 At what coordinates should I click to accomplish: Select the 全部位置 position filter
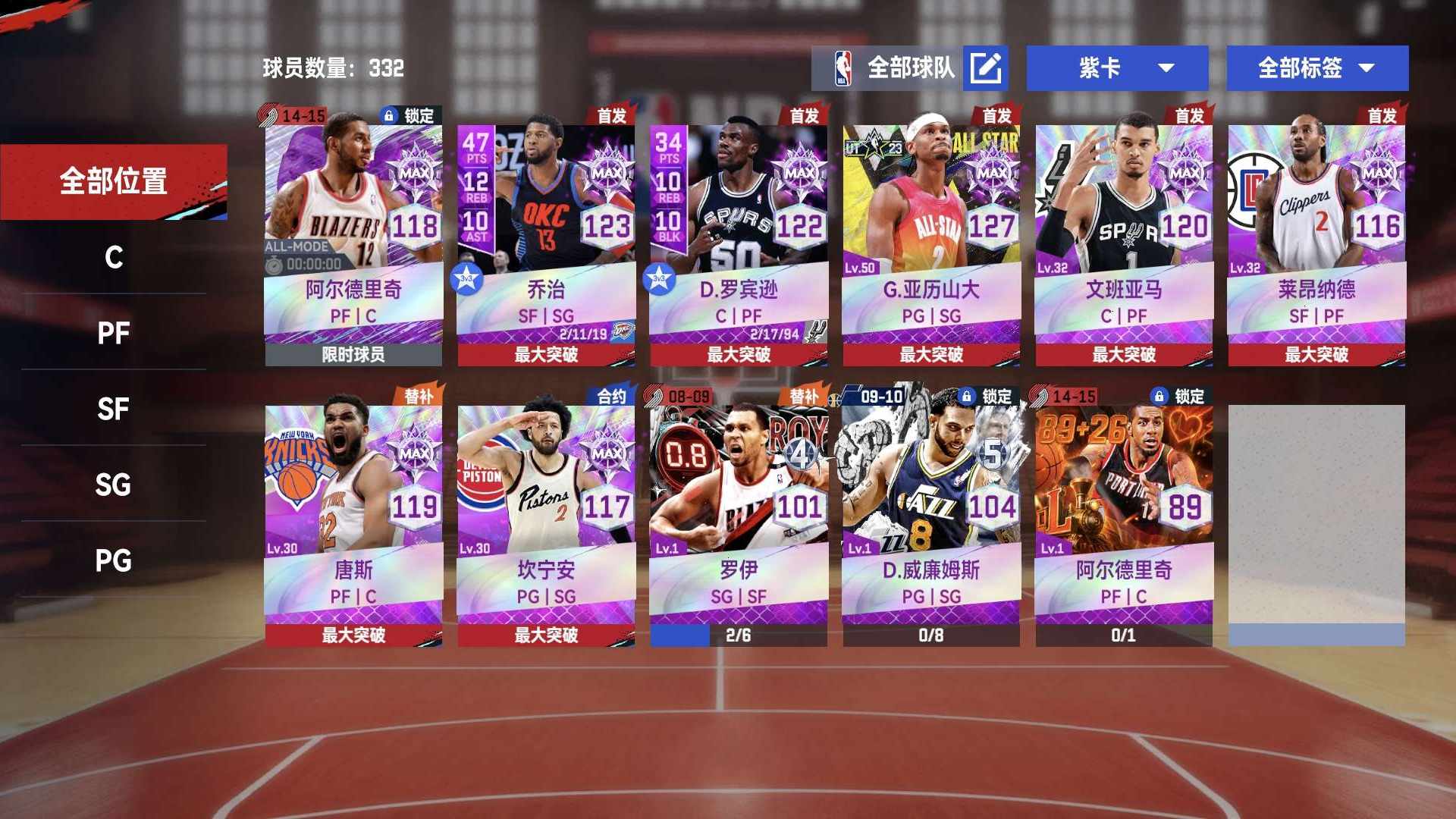click(x=114, y=181)
